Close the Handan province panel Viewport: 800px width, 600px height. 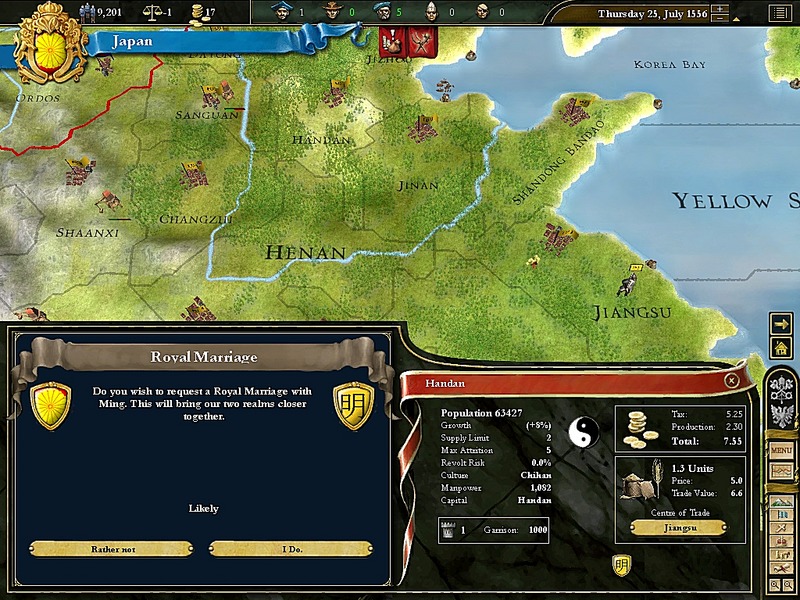pos(732,381)
